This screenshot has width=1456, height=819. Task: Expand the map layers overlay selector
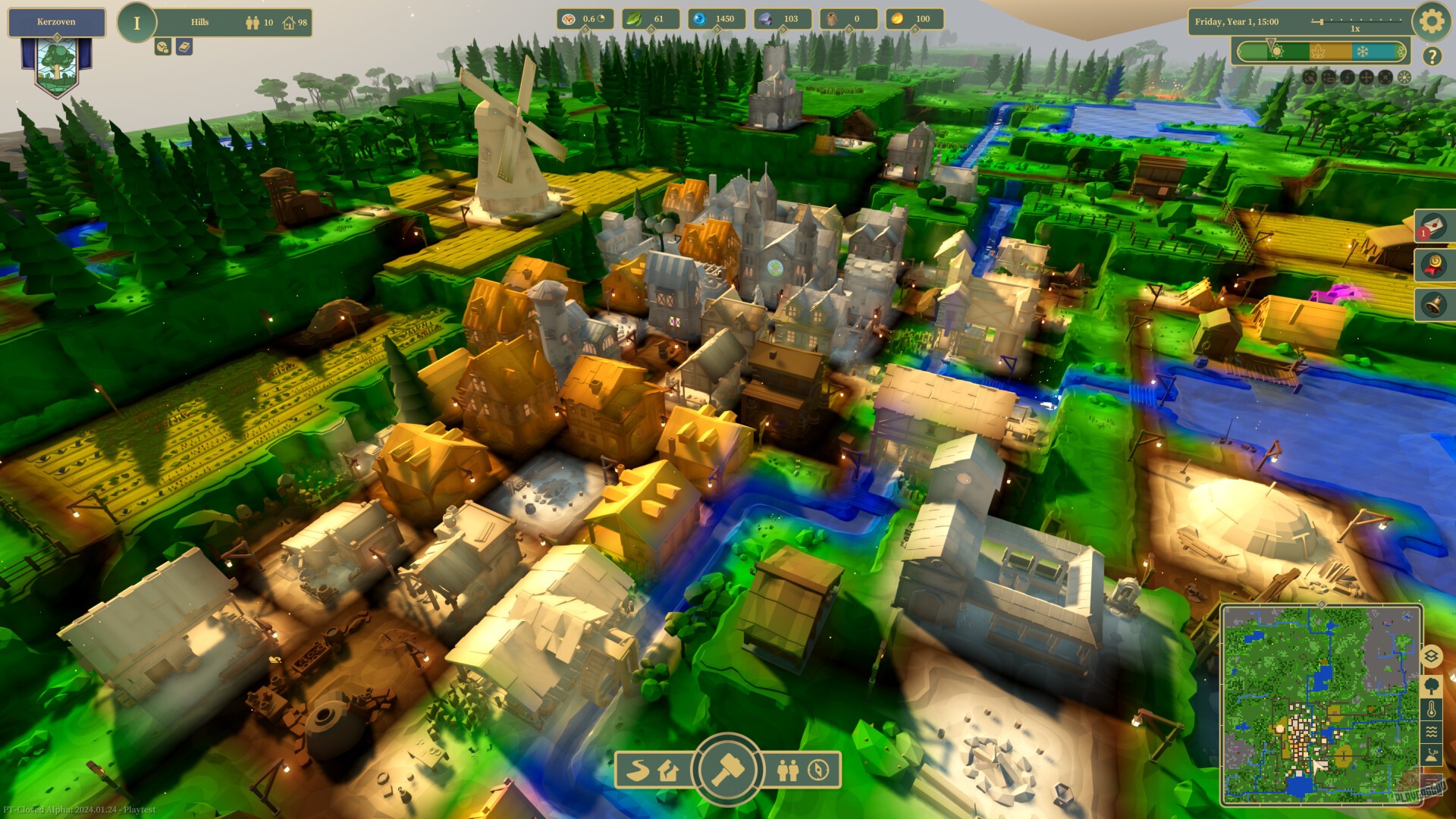1432,657
